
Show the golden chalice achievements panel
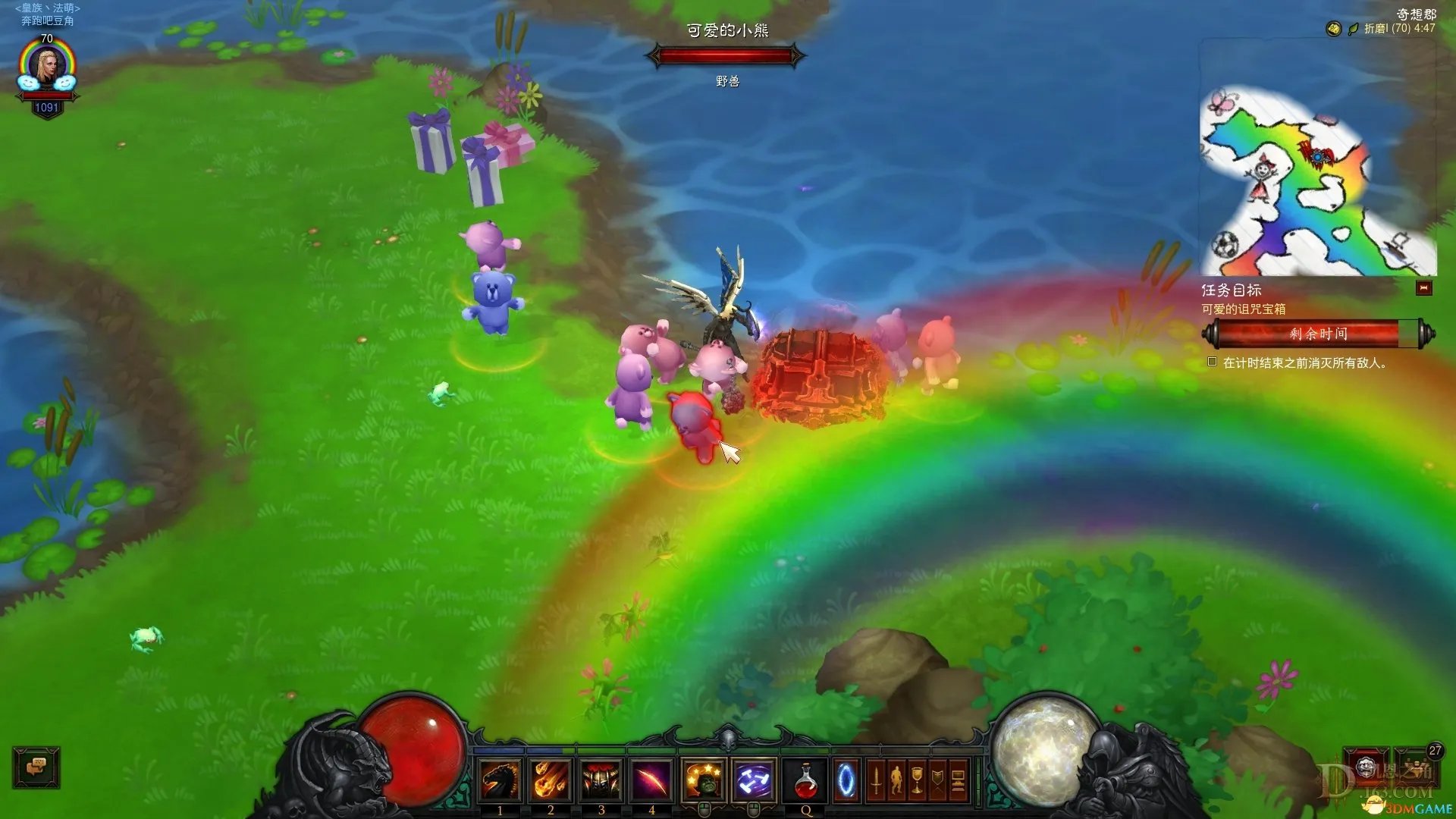[x=917, y=780]
